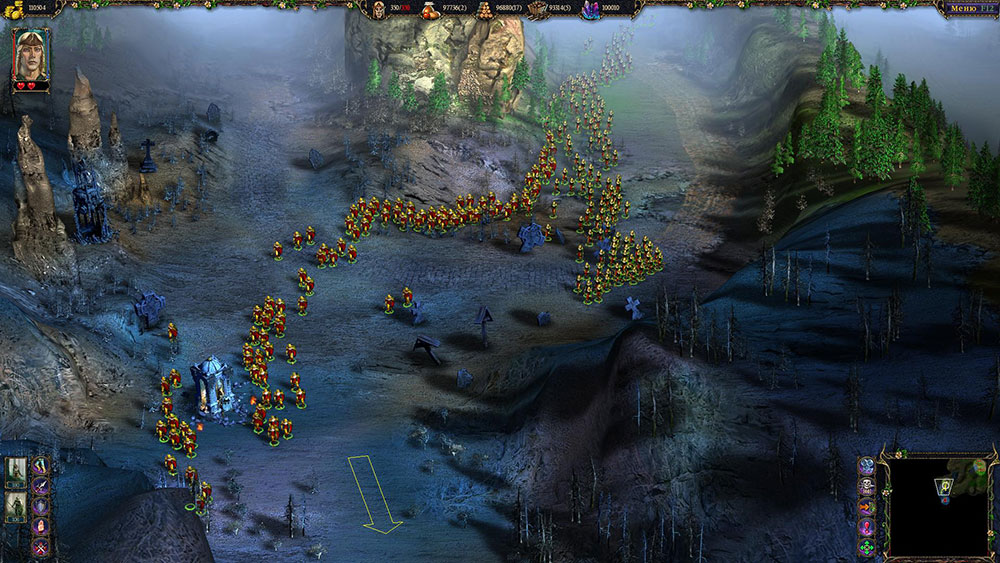Click the crossed swords command icon
The width and height of the screenshot is (1000, 563).
[41, 546]
